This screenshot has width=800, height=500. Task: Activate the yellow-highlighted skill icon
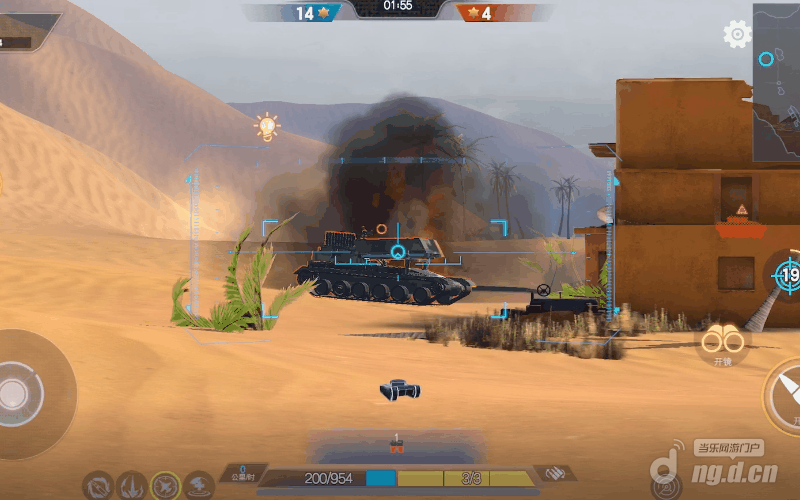tap(165, 486)
